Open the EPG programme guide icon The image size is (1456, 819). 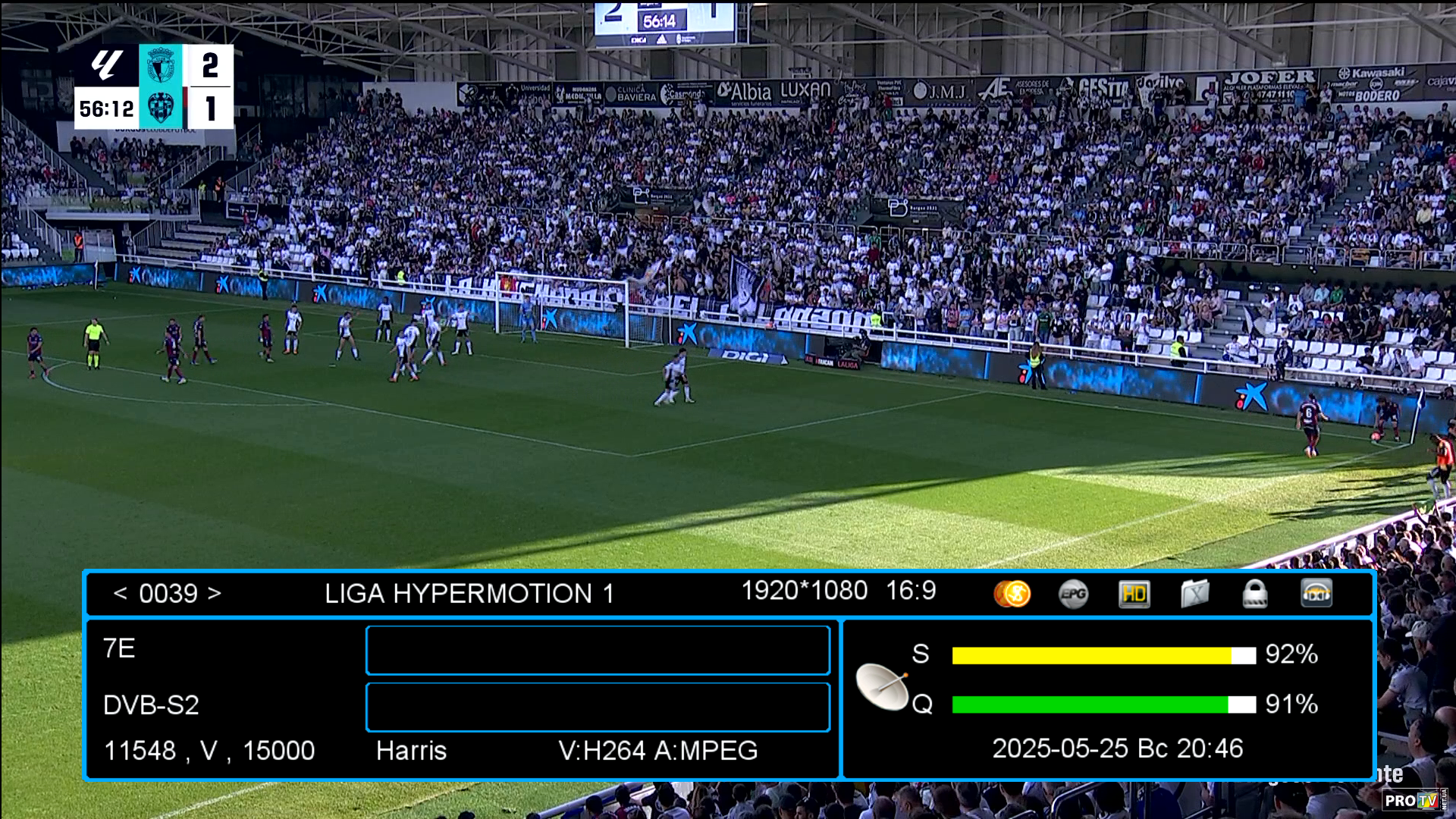1073,594
